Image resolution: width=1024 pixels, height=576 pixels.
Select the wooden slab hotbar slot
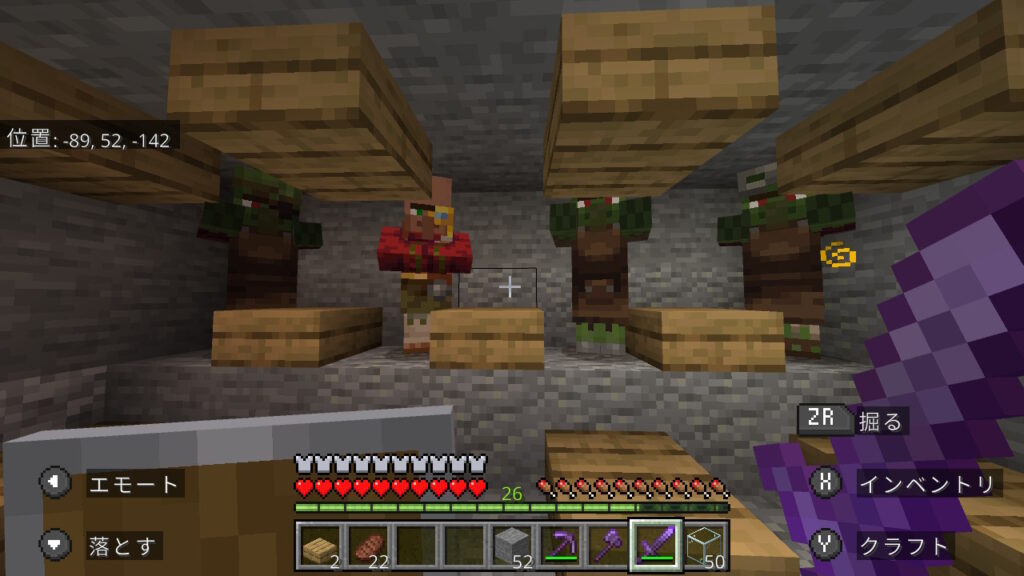pyautogui.click(x=316, y=544)
